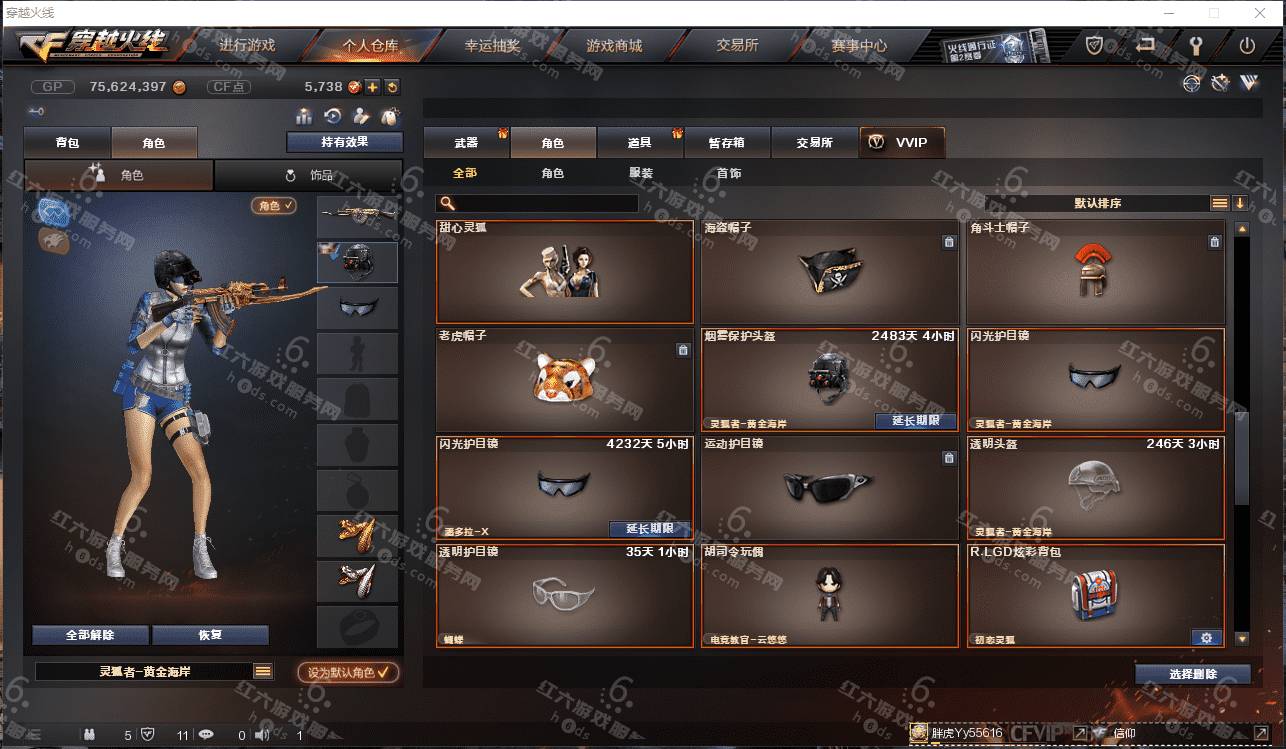Open the 游戏商城 game shop menu

[x=614, y=46]
